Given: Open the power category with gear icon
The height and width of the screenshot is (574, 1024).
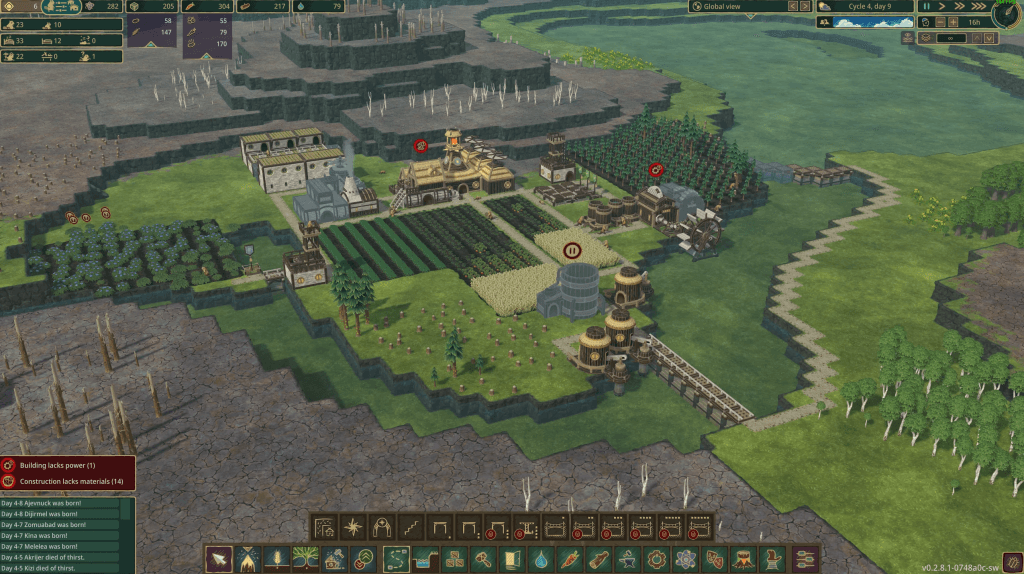Looking at the screenshot, I should 657,559.
